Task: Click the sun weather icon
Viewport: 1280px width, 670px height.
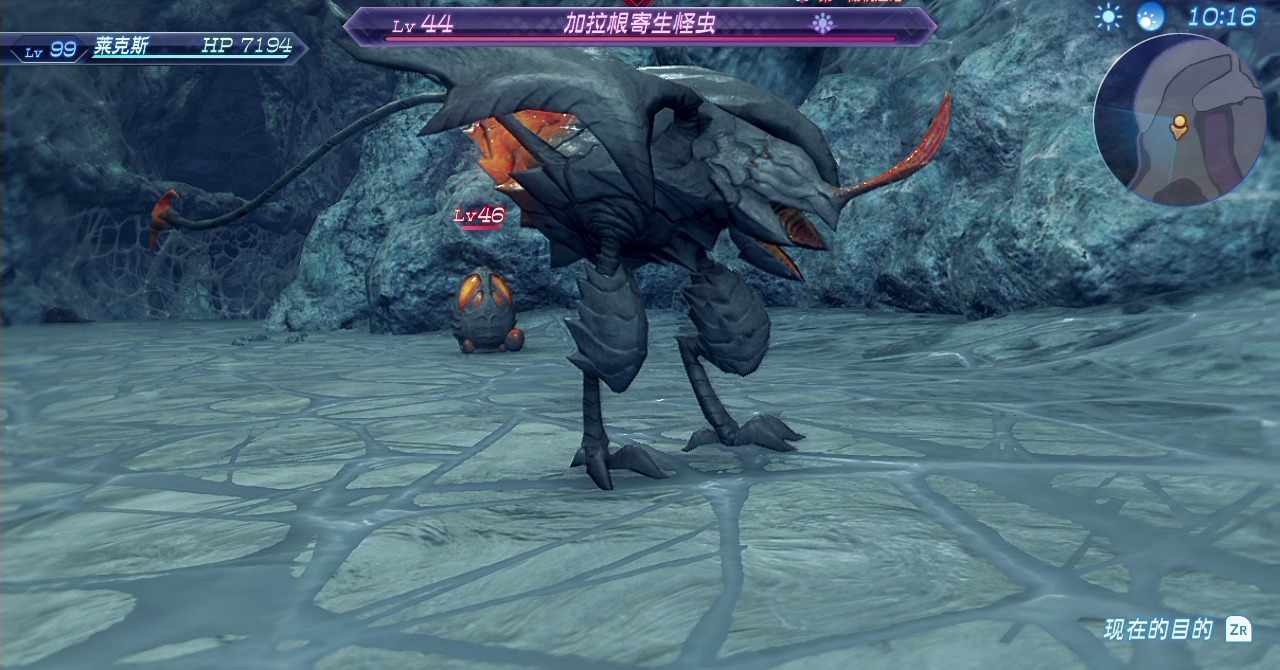Action: [1108, 17]
